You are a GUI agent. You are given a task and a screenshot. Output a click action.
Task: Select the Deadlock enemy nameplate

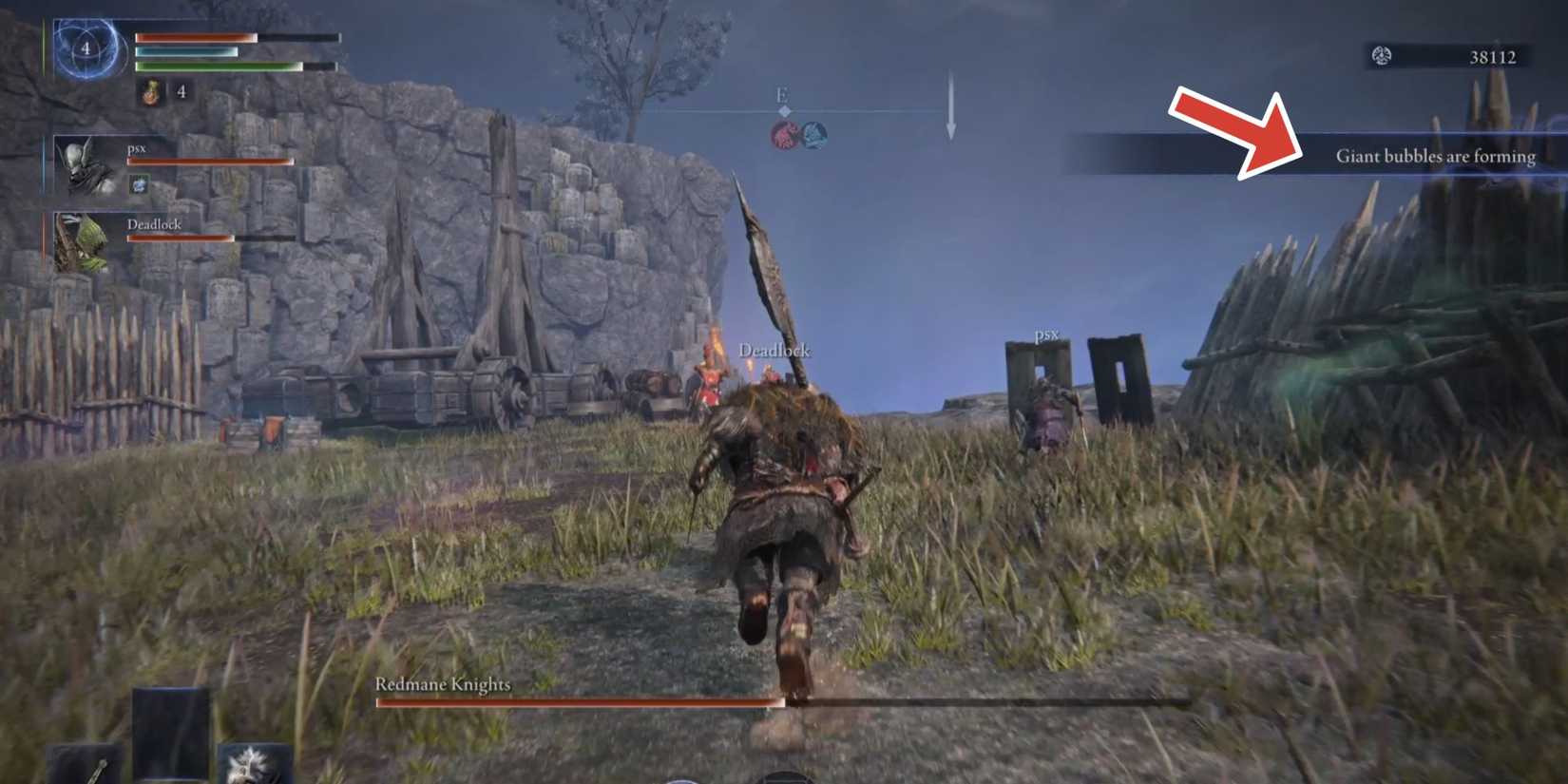click(776, 351)
